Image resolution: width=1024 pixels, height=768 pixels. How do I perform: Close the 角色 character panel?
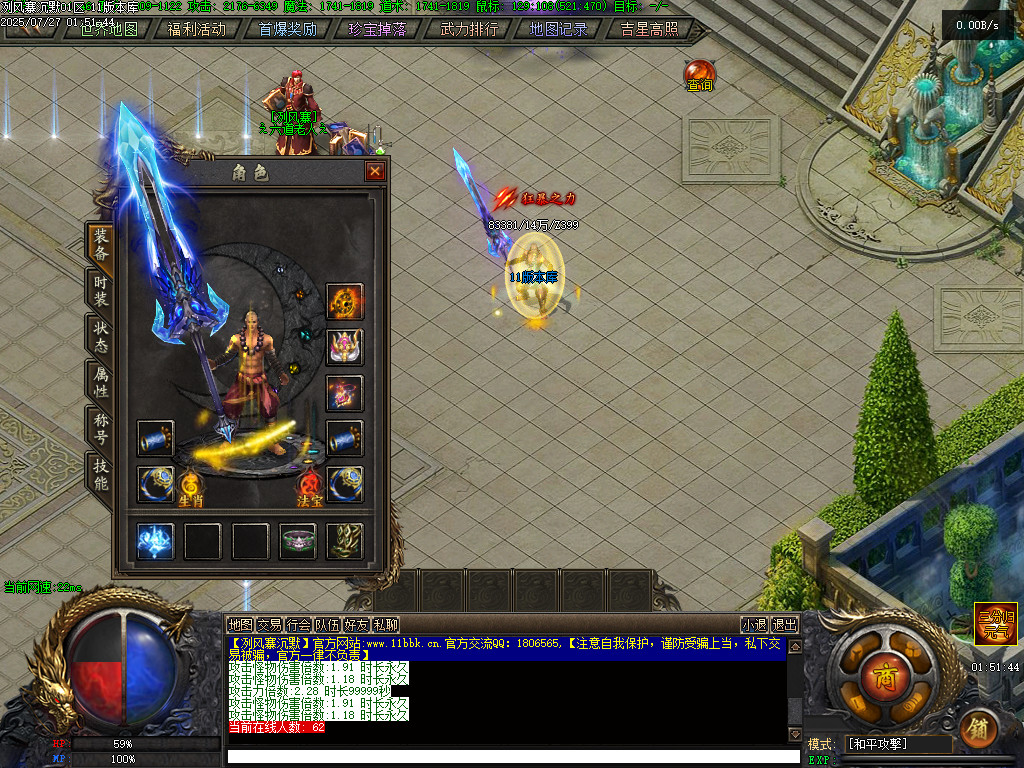click(375, 172)
